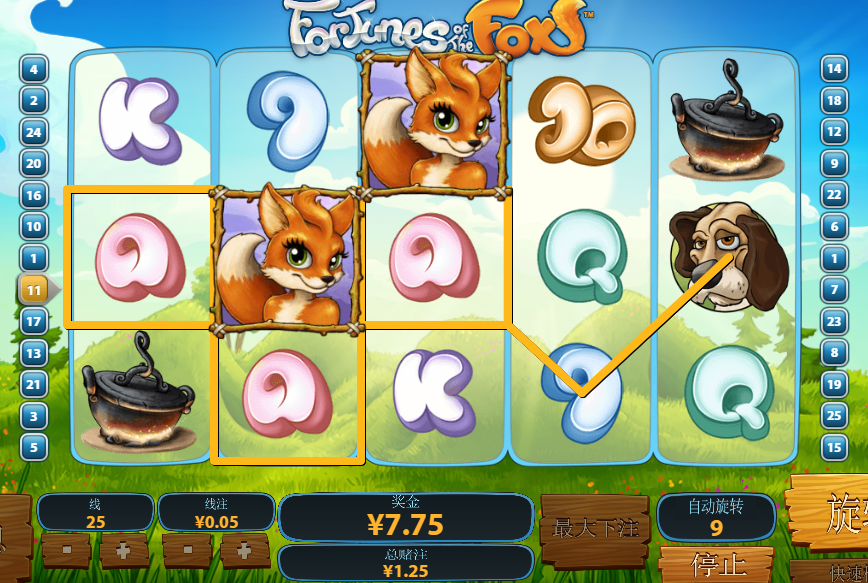
Task: Select the highlighted payline 11 marker
Action: click(x=33, y=290)
